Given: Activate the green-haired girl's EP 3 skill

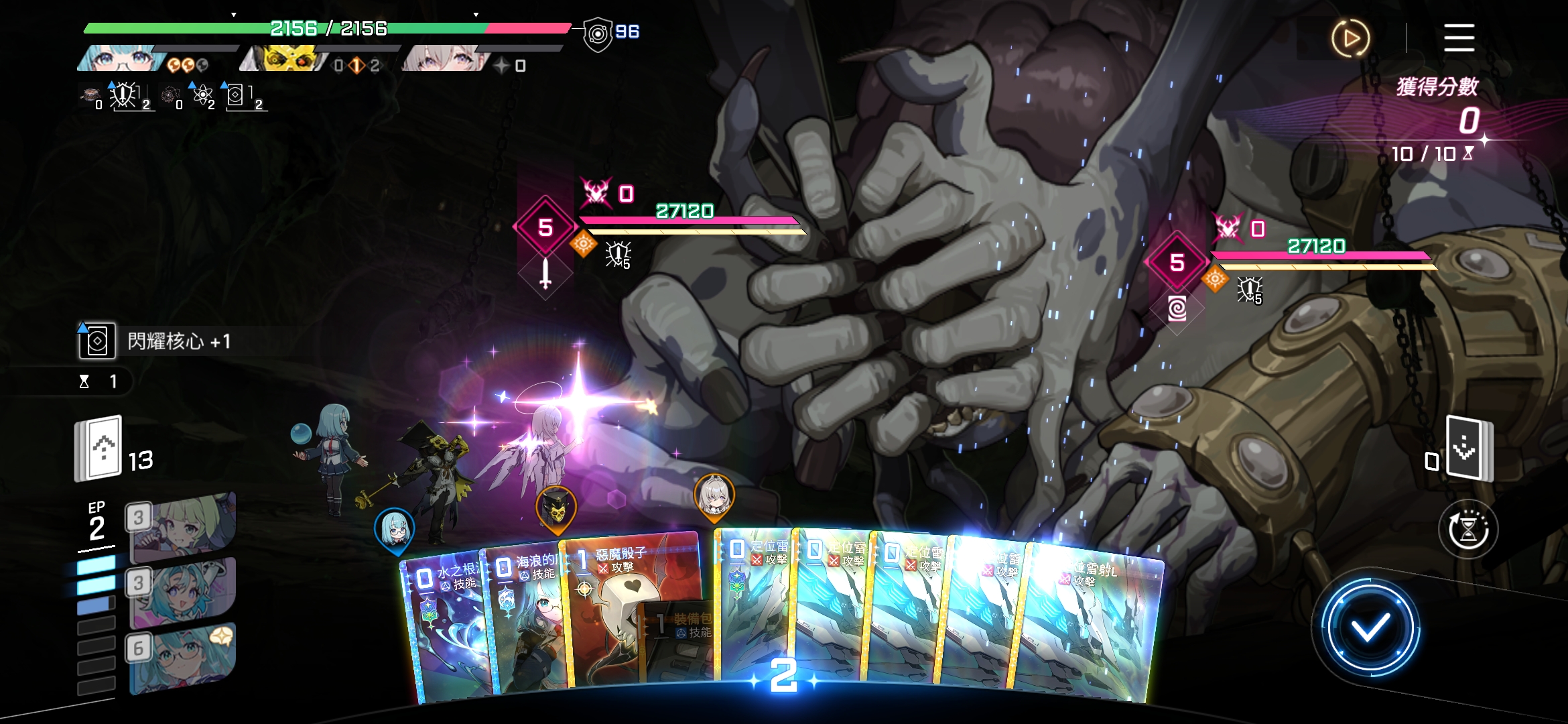Looking at the screenshot, I should (182, 528).
